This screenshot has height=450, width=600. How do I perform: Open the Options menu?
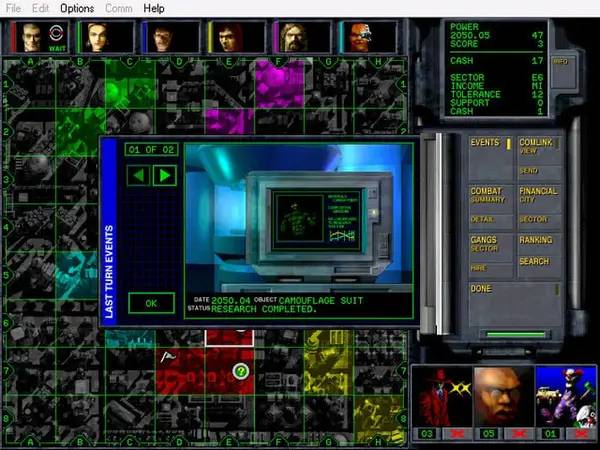click(77, 8)
